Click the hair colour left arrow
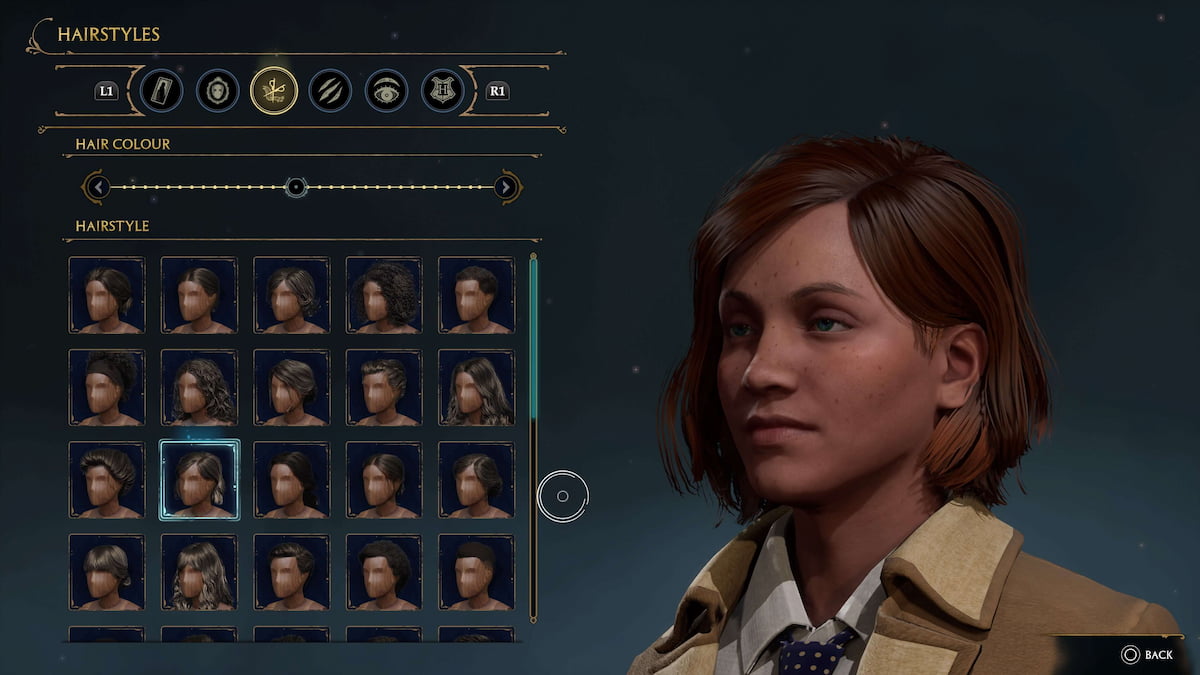The image size is (1200, 675). point(96,187)
